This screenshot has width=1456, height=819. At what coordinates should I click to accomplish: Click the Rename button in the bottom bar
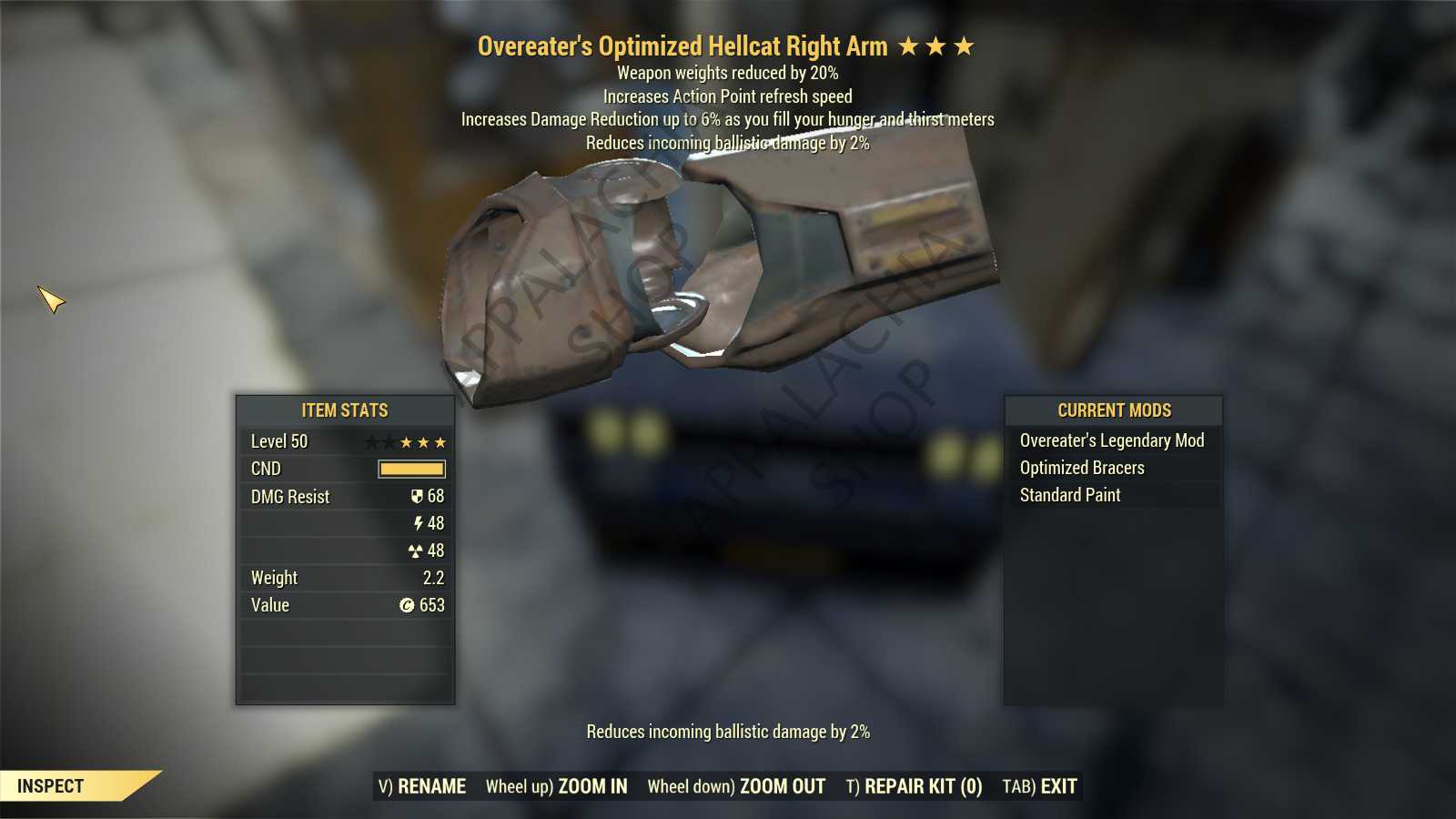coord(422,786)
